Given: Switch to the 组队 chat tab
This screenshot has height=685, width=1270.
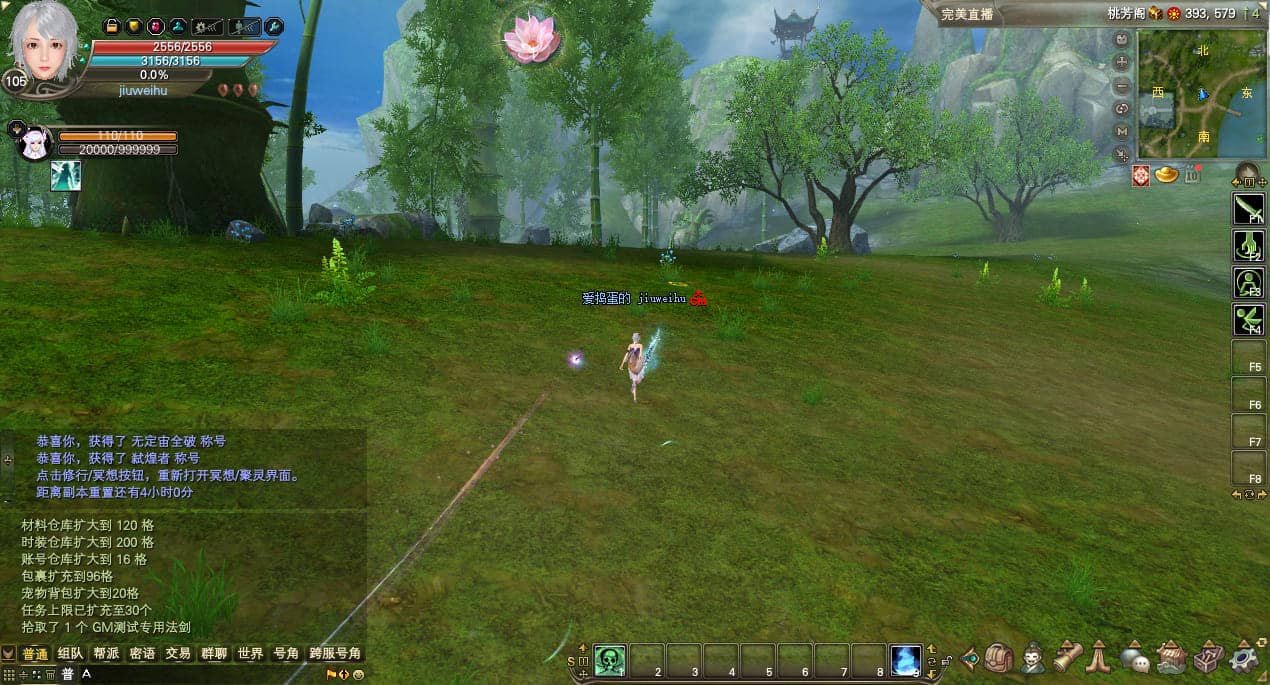Looking at the screenshot, I should (70, 653).
